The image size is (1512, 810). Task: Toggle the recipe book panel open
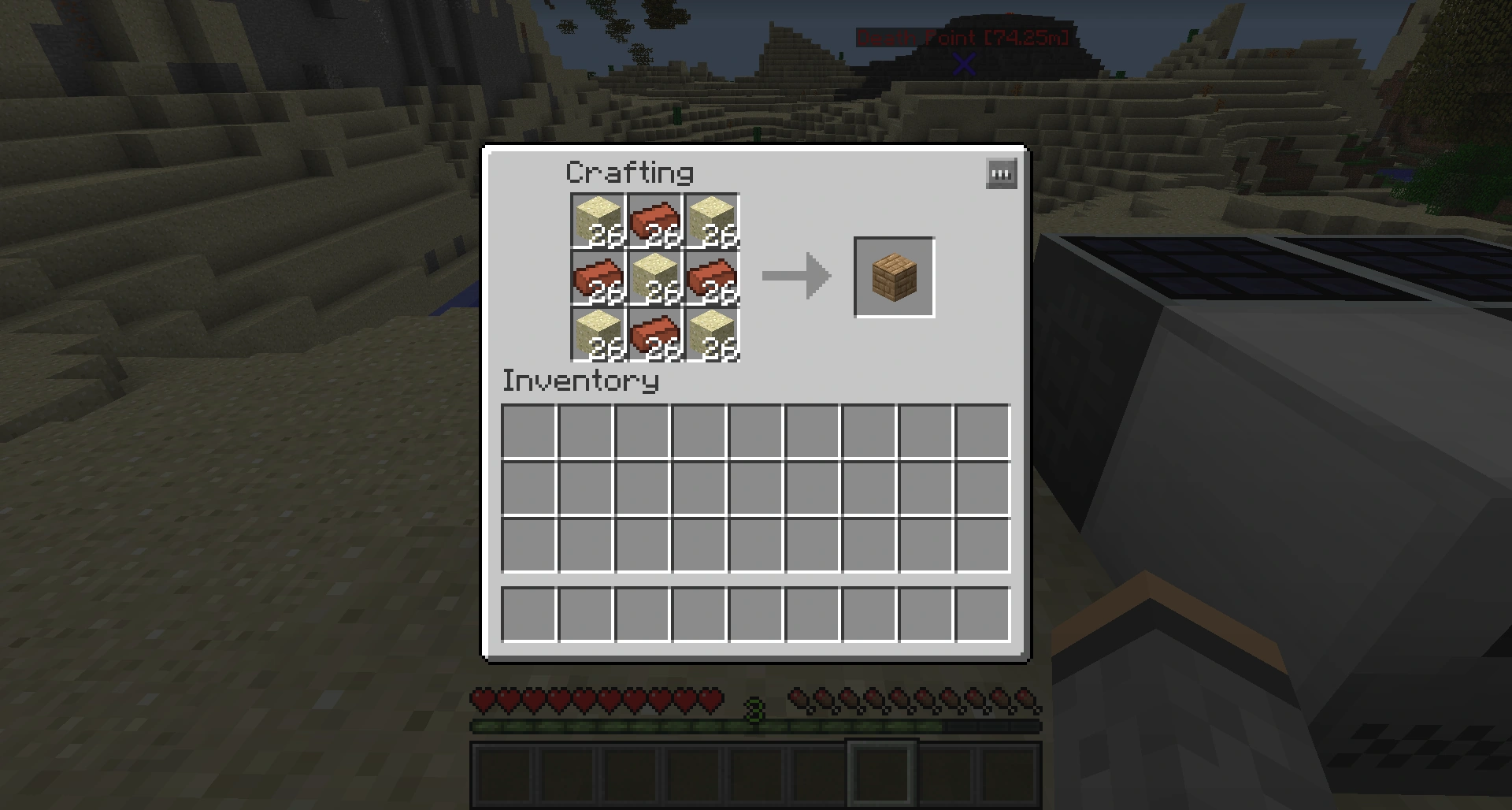coord(1001,173)
